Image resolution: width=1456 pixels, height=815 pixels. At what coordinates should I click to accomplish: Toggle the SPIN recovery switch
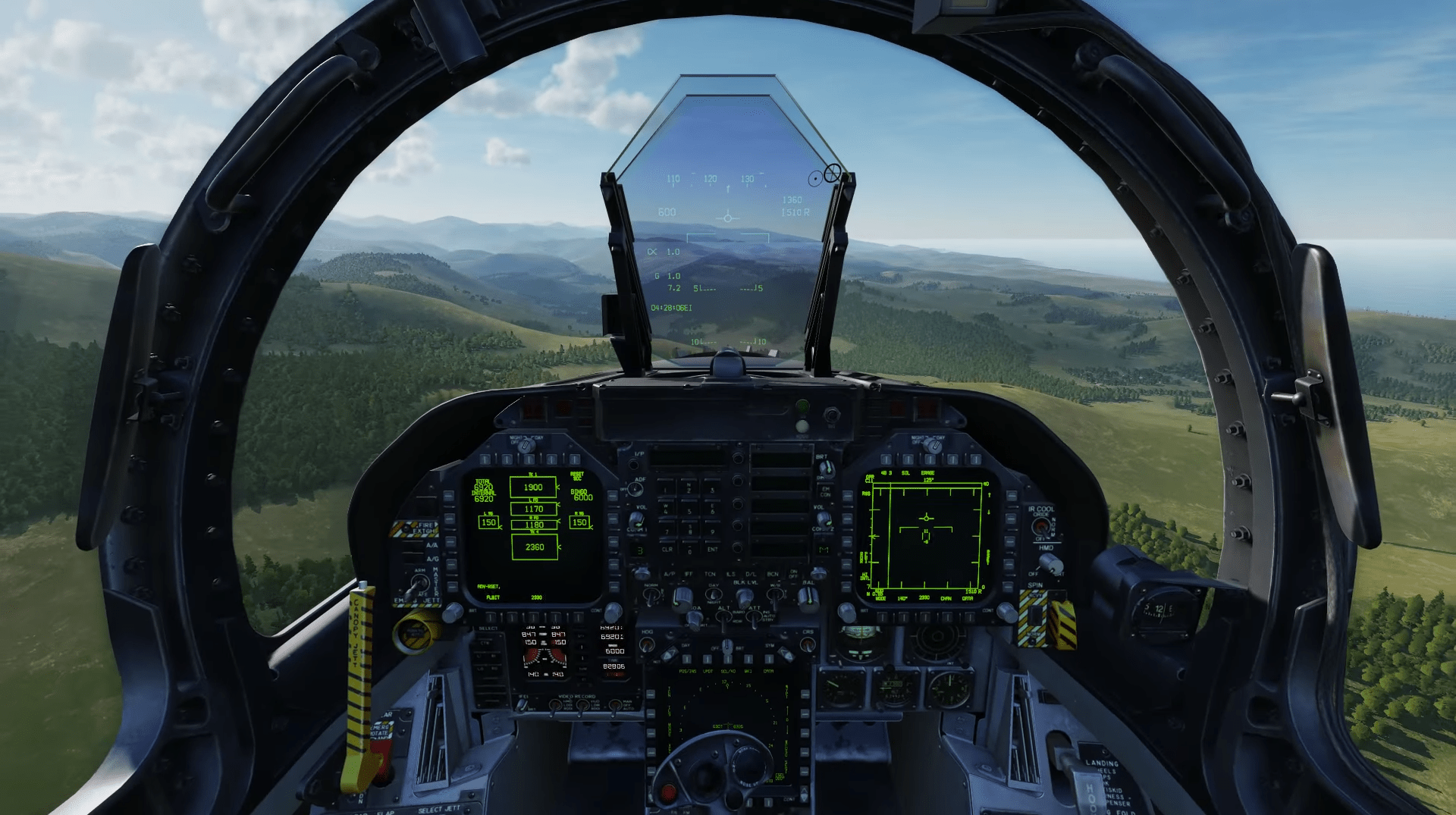pos(1034,614)
